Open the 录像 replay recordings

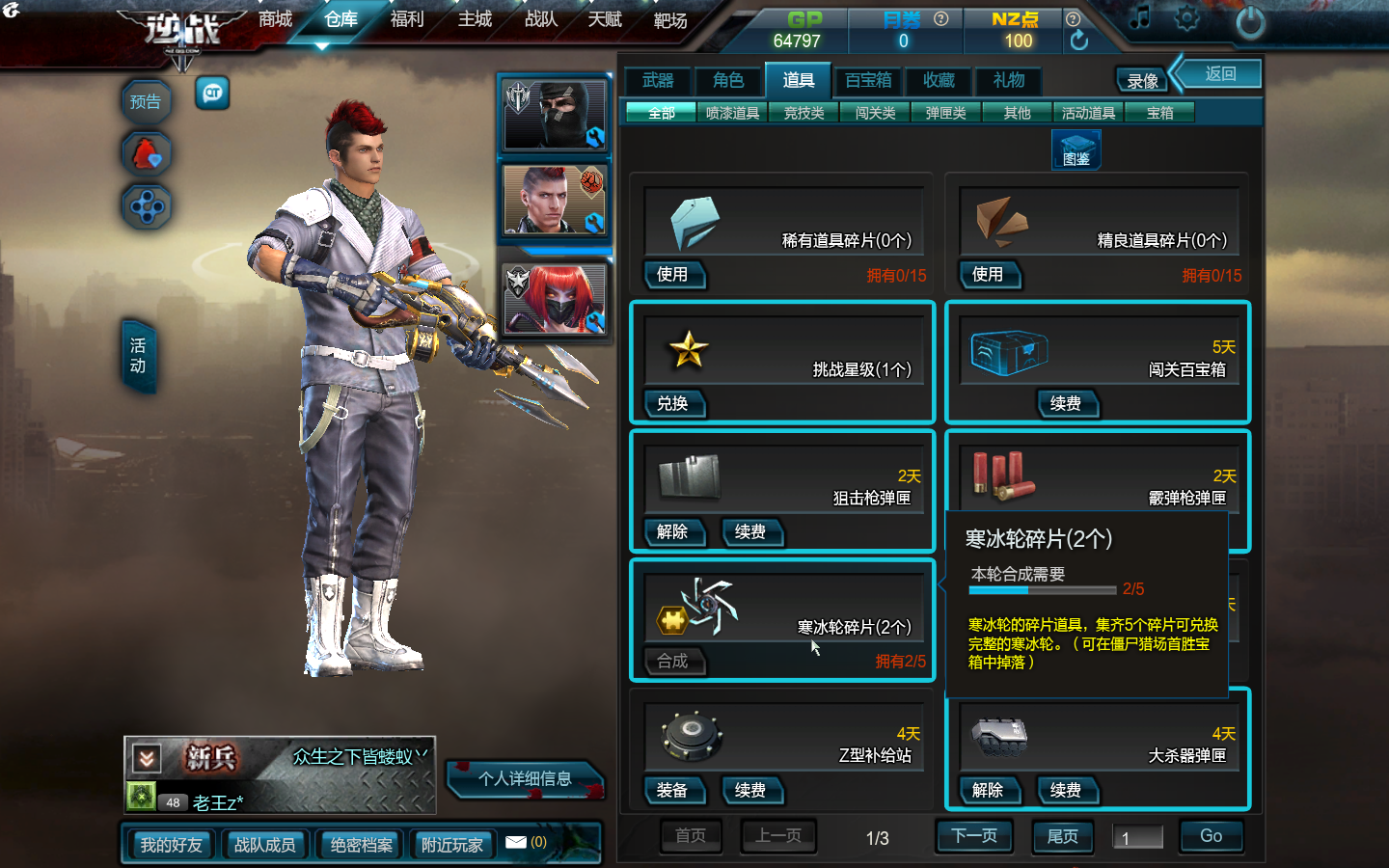(1143, 81)
